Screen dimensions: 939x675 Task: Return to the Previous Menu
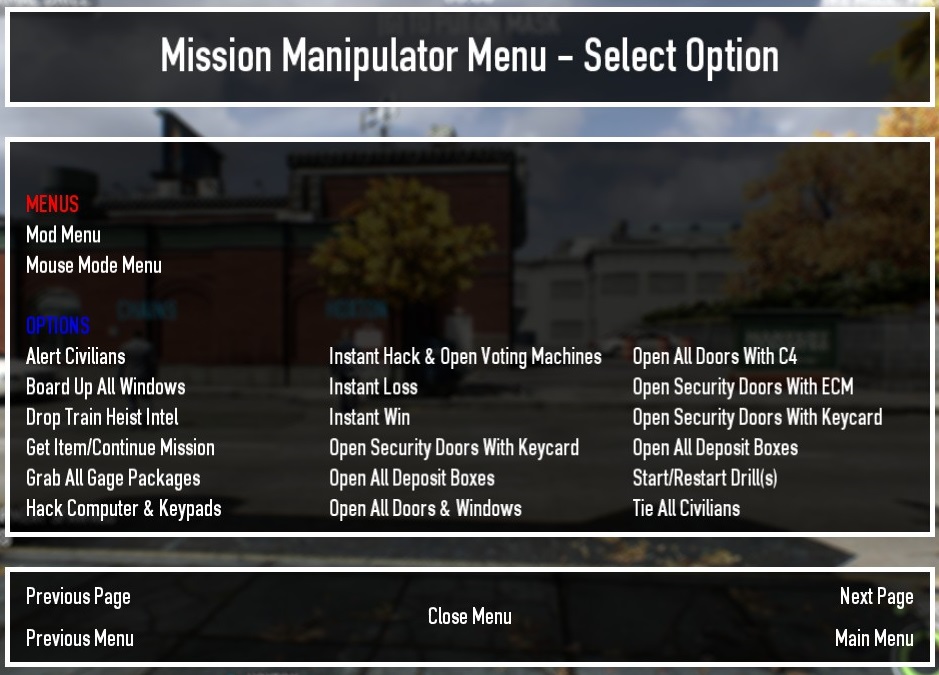coord(80,638)
